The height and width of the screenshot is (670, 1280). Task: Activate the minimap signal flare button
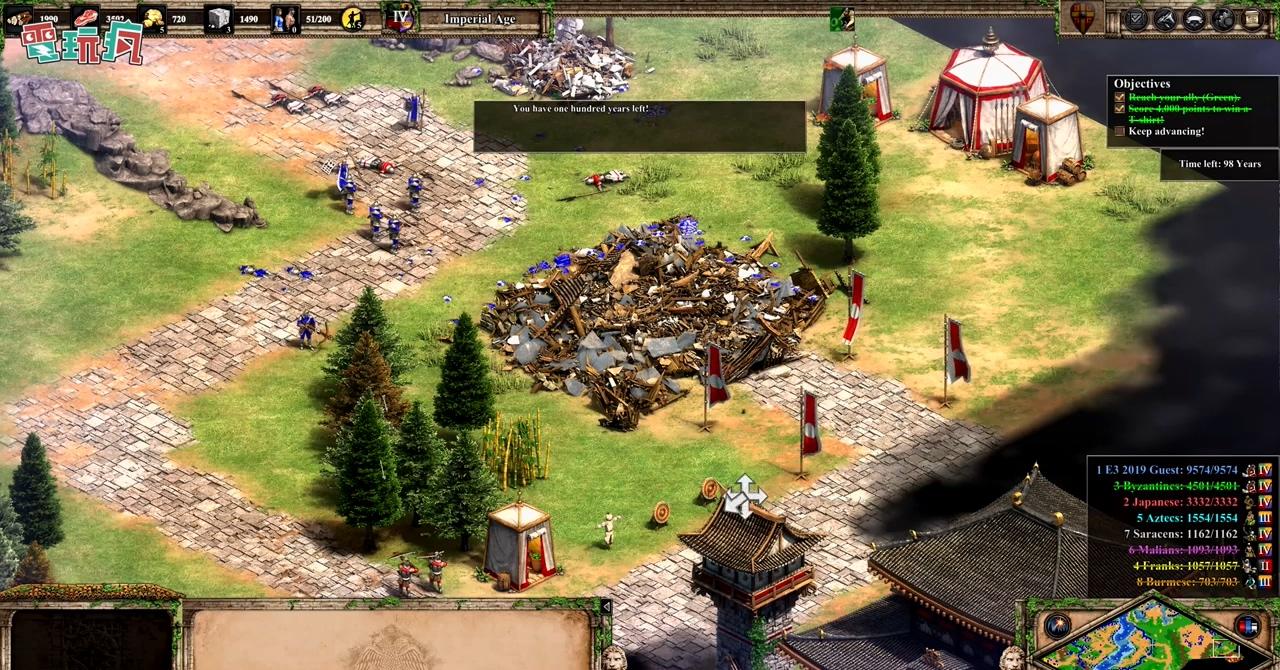click(1057, 626)
